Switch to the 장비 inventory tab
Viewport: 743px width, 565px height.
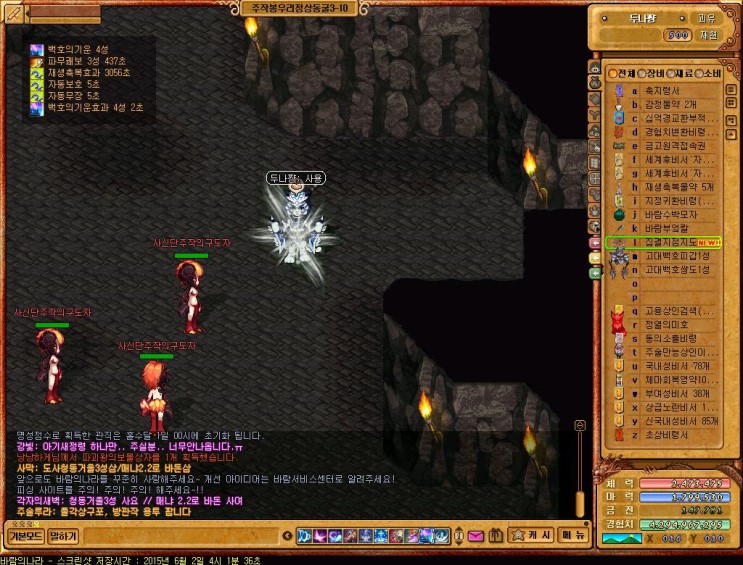point(654,73)
